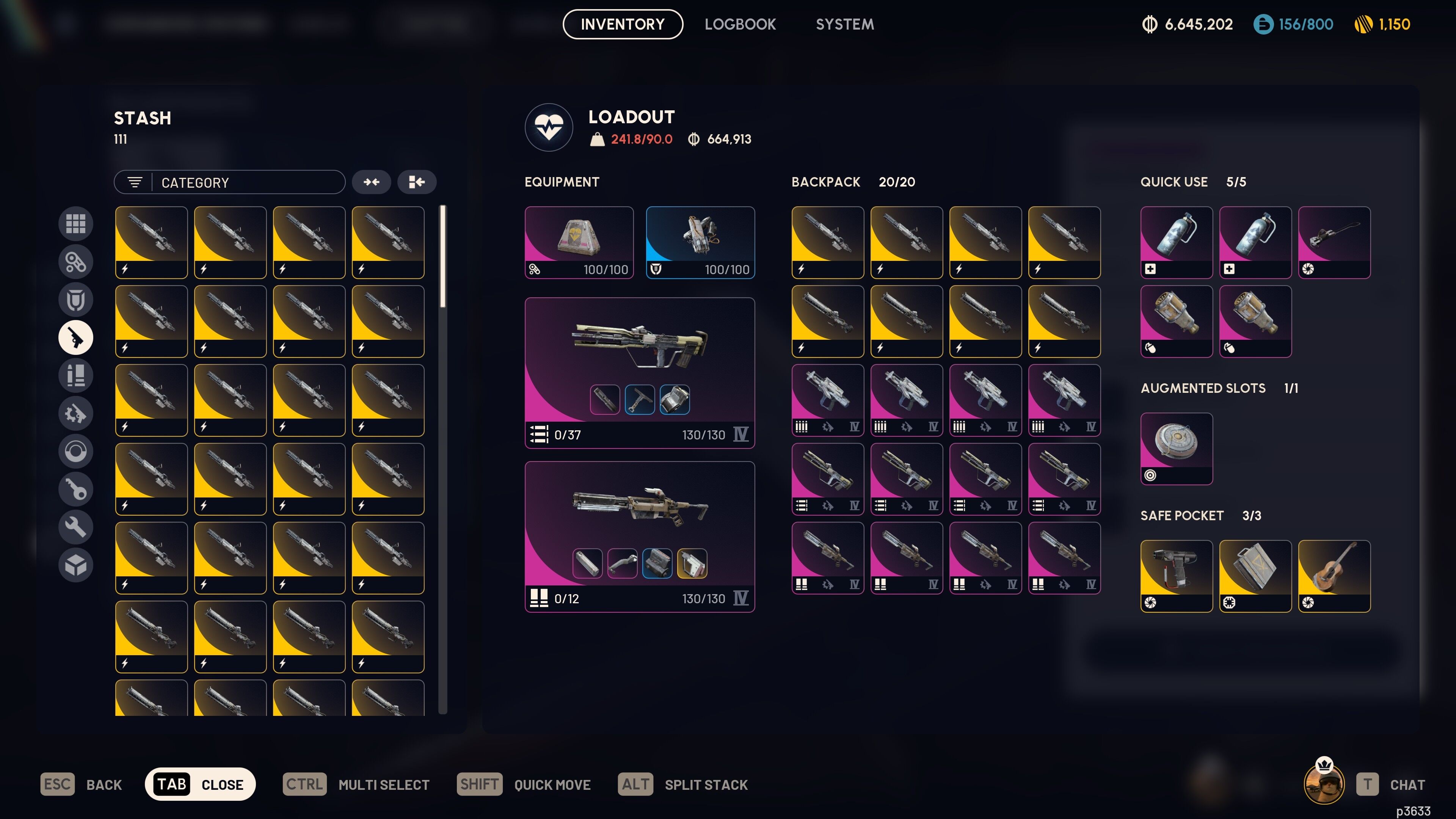
Task: Click the stack-items arrows button beside Category
Action: pos(372,182)
